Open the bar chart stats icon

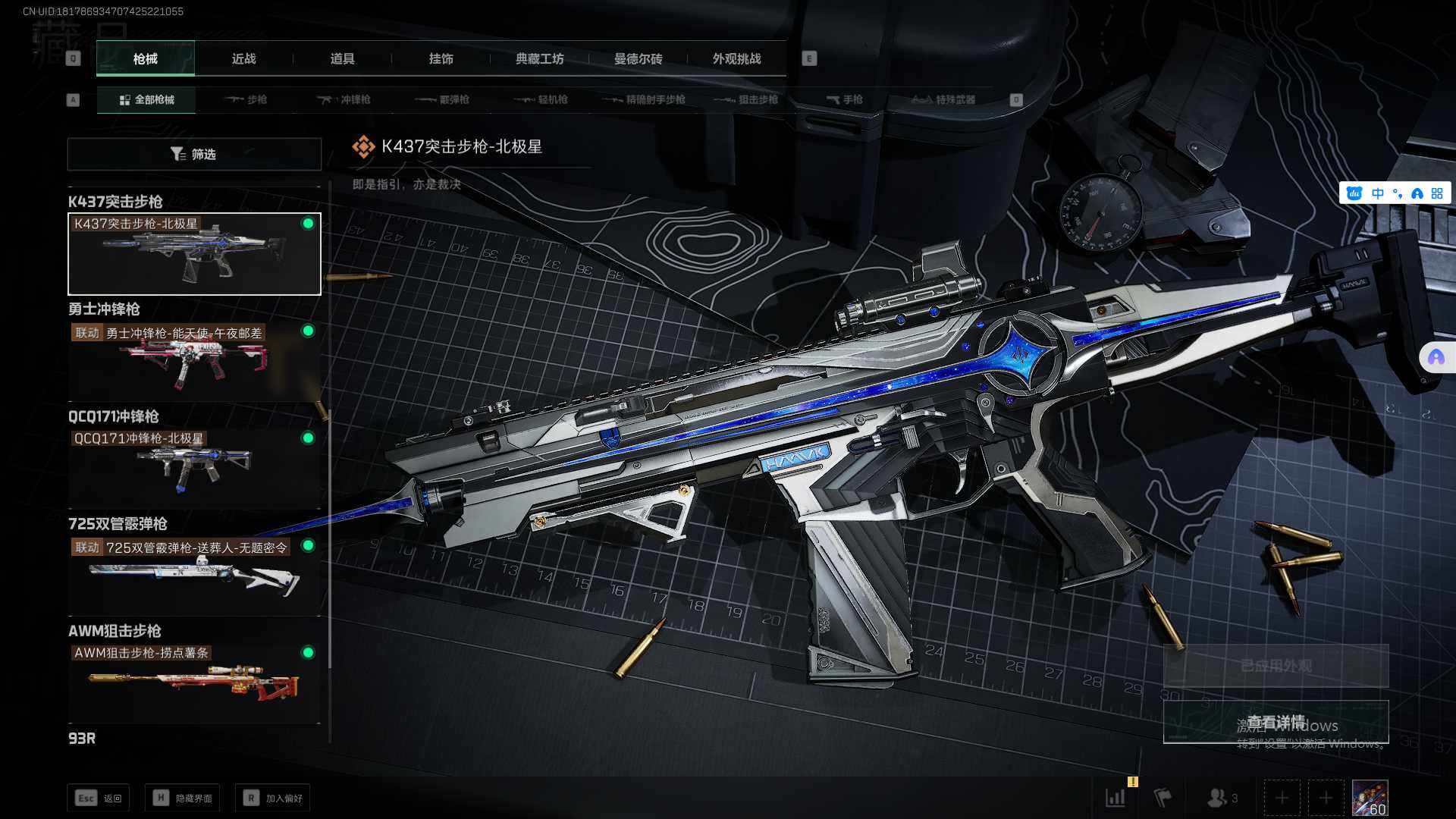pos(1116,798)
